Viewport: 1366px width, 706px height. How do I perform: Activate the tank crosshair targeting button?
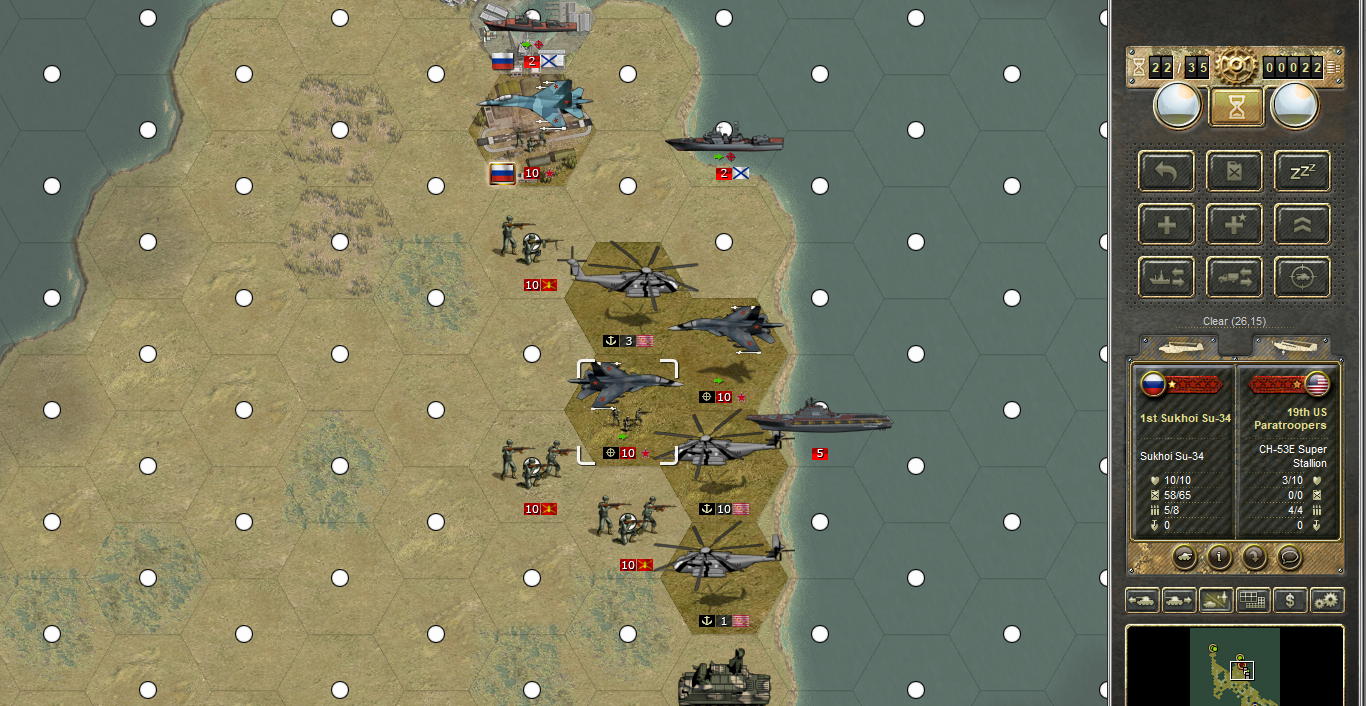1302,277
